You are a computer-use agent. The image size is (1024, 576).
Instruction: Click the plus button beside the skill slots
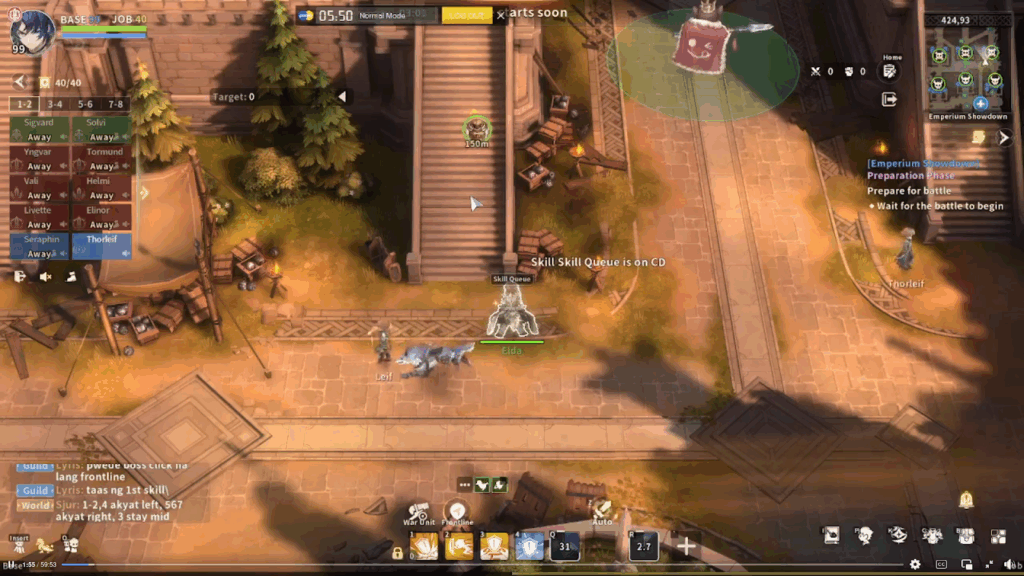[686, 546]
